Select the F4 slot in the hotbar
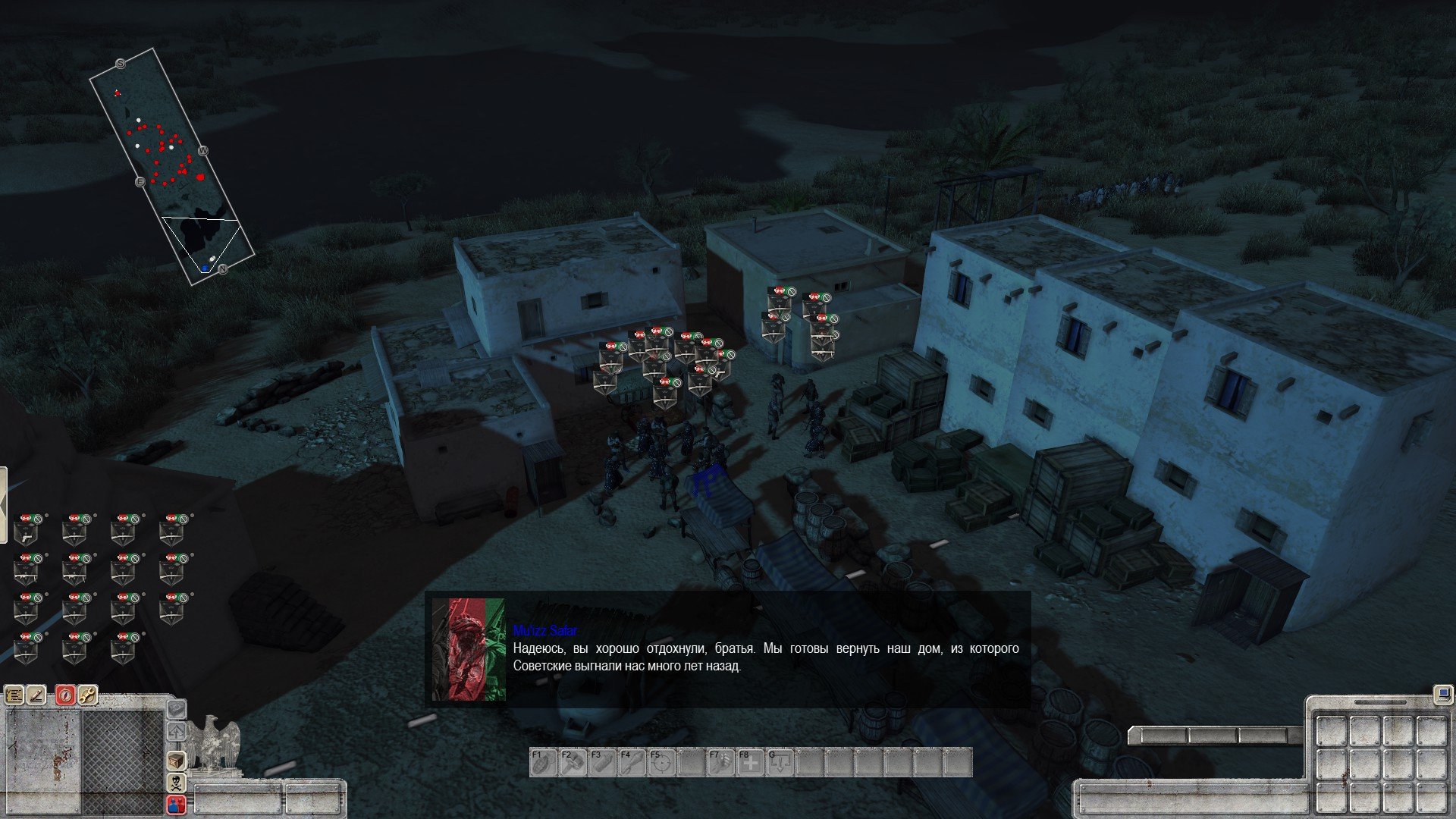 [631, 762]
